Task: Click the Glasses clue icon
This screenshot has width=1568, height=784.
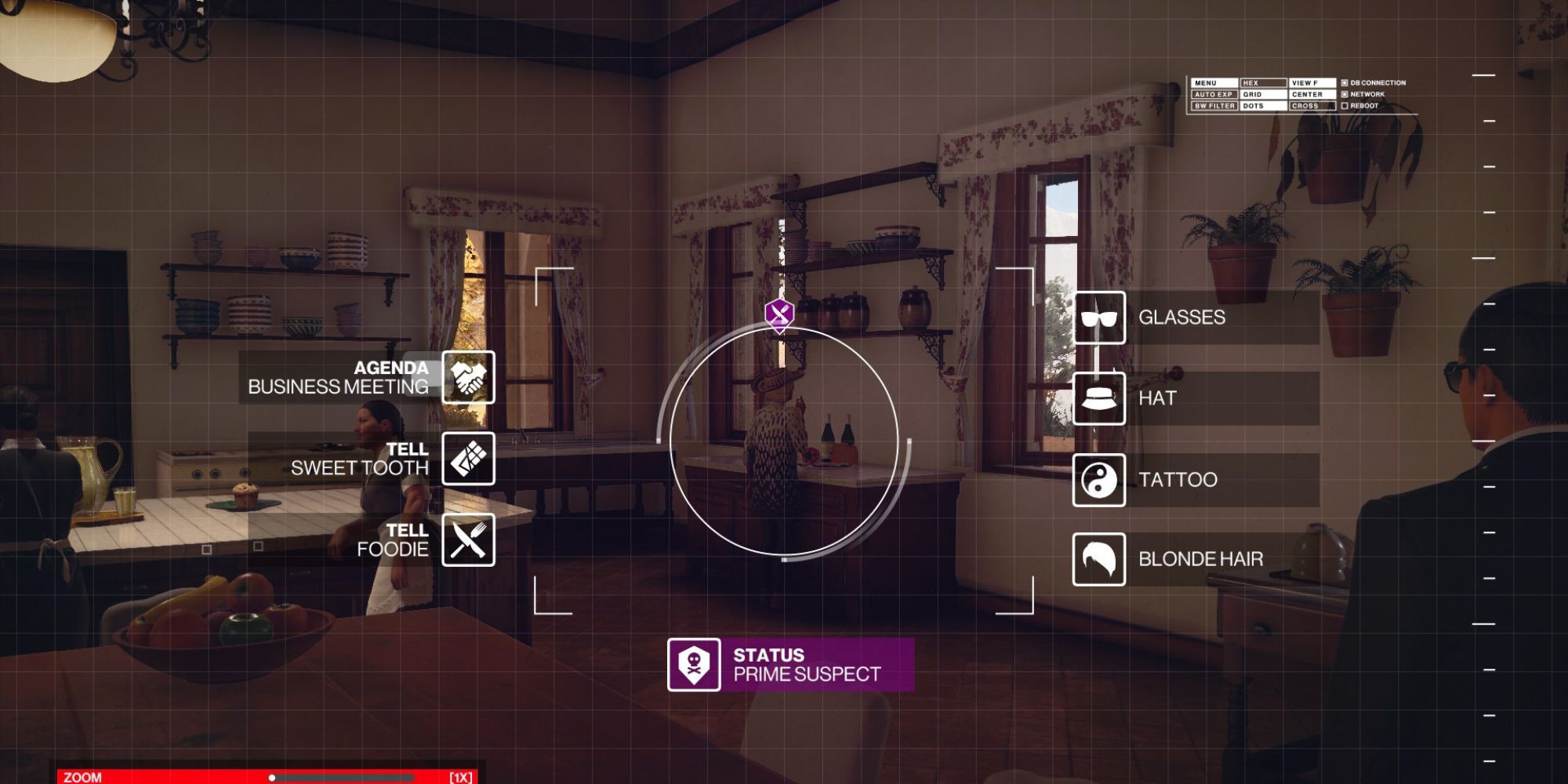Action: (x=1100, y=318)
